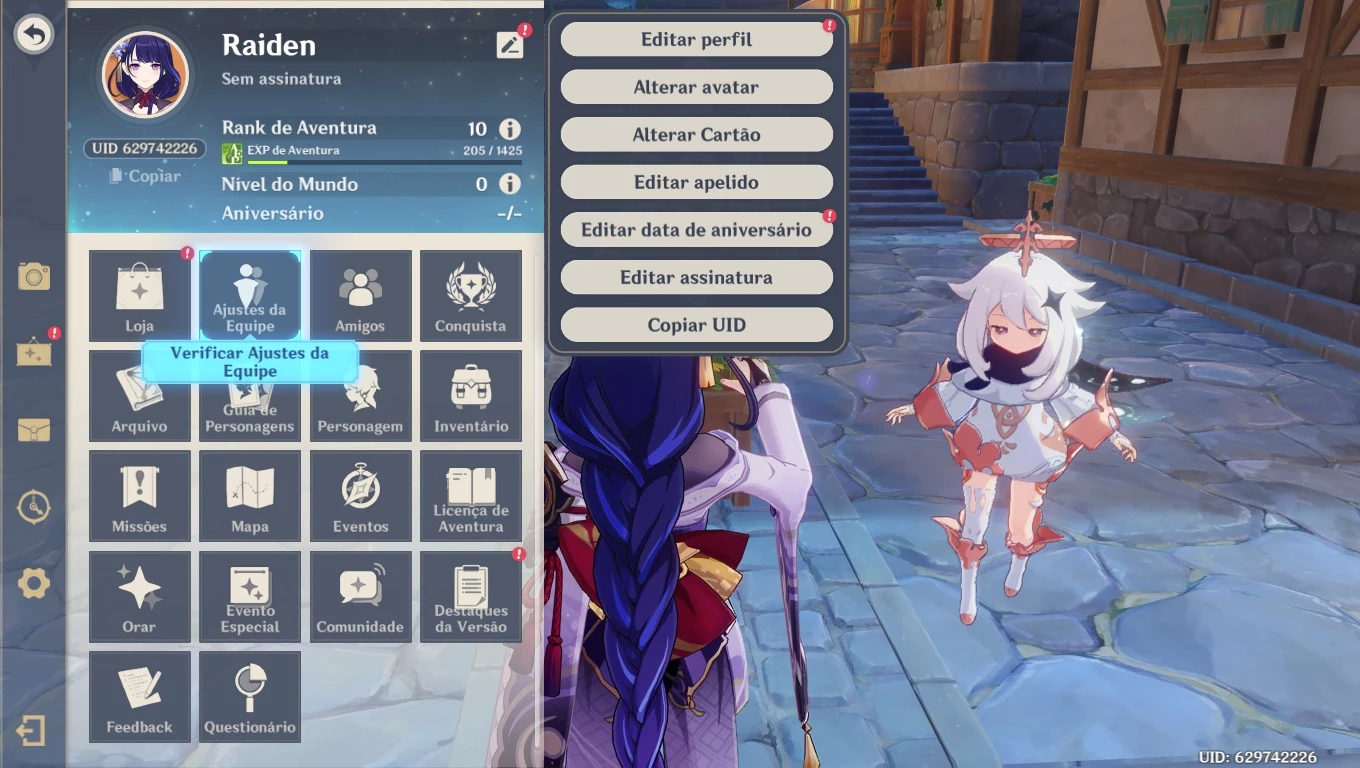Open the Missões quests icon
Image resolution: width=1360 pixels, height=768 pixels.
click(139, 495)
